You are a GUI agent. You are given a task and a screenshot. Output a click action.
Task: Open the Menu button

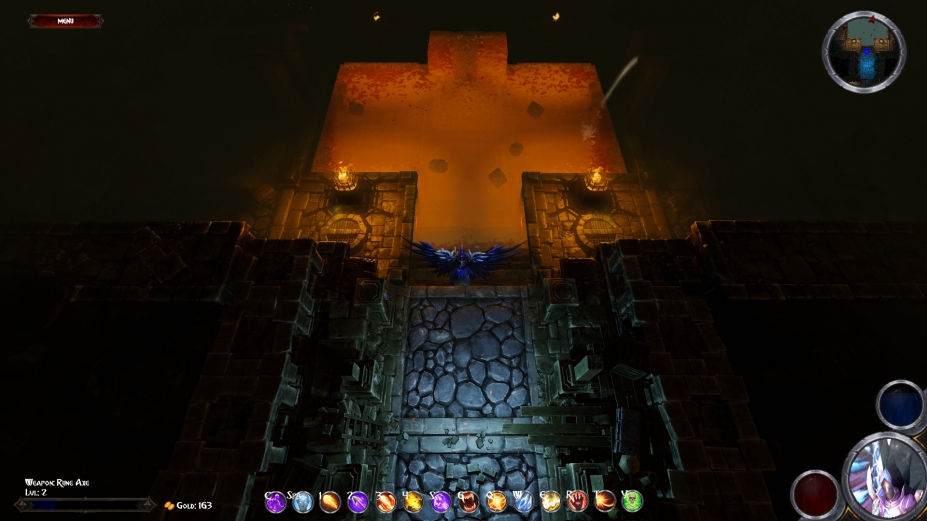click(x=65, y=20)
